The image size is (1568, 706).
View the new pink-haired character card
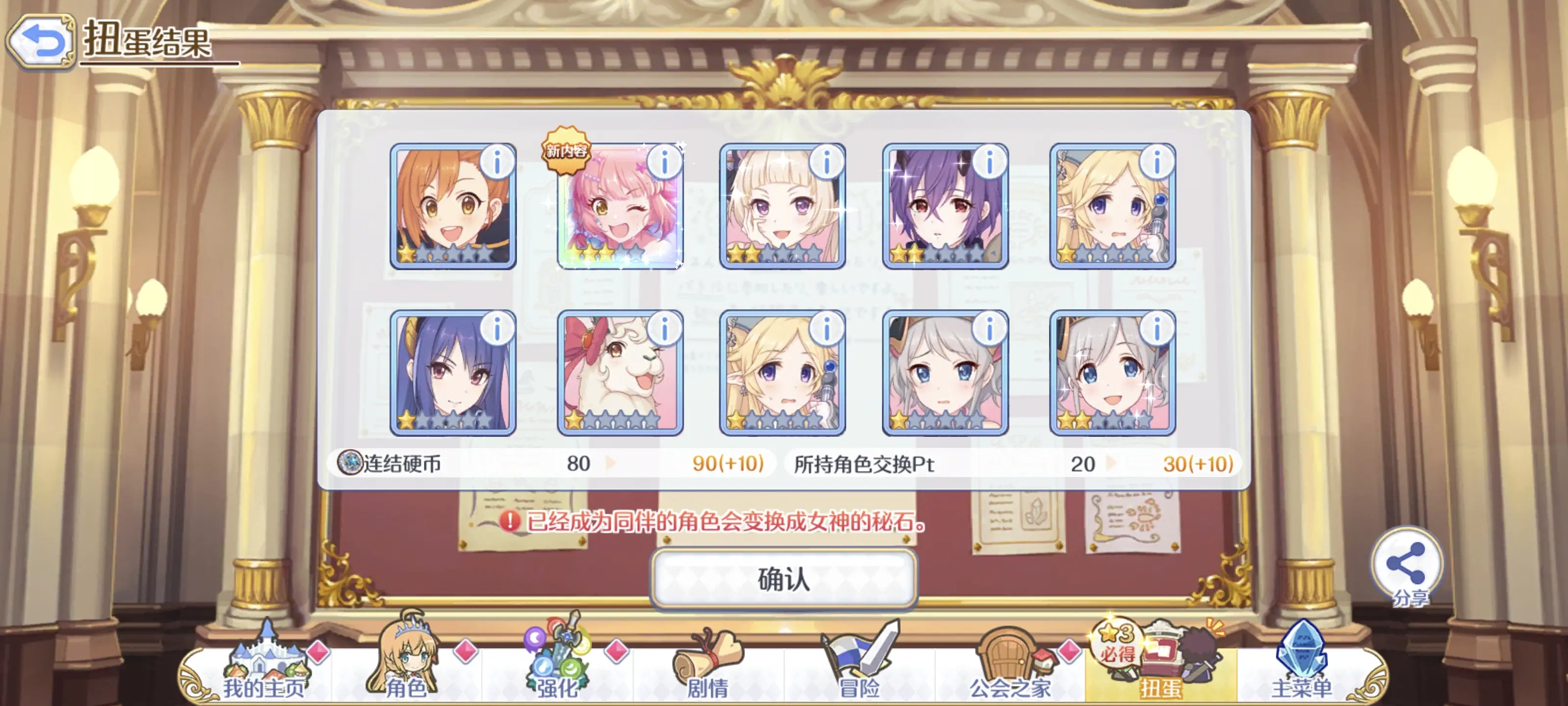click(619, 206)
